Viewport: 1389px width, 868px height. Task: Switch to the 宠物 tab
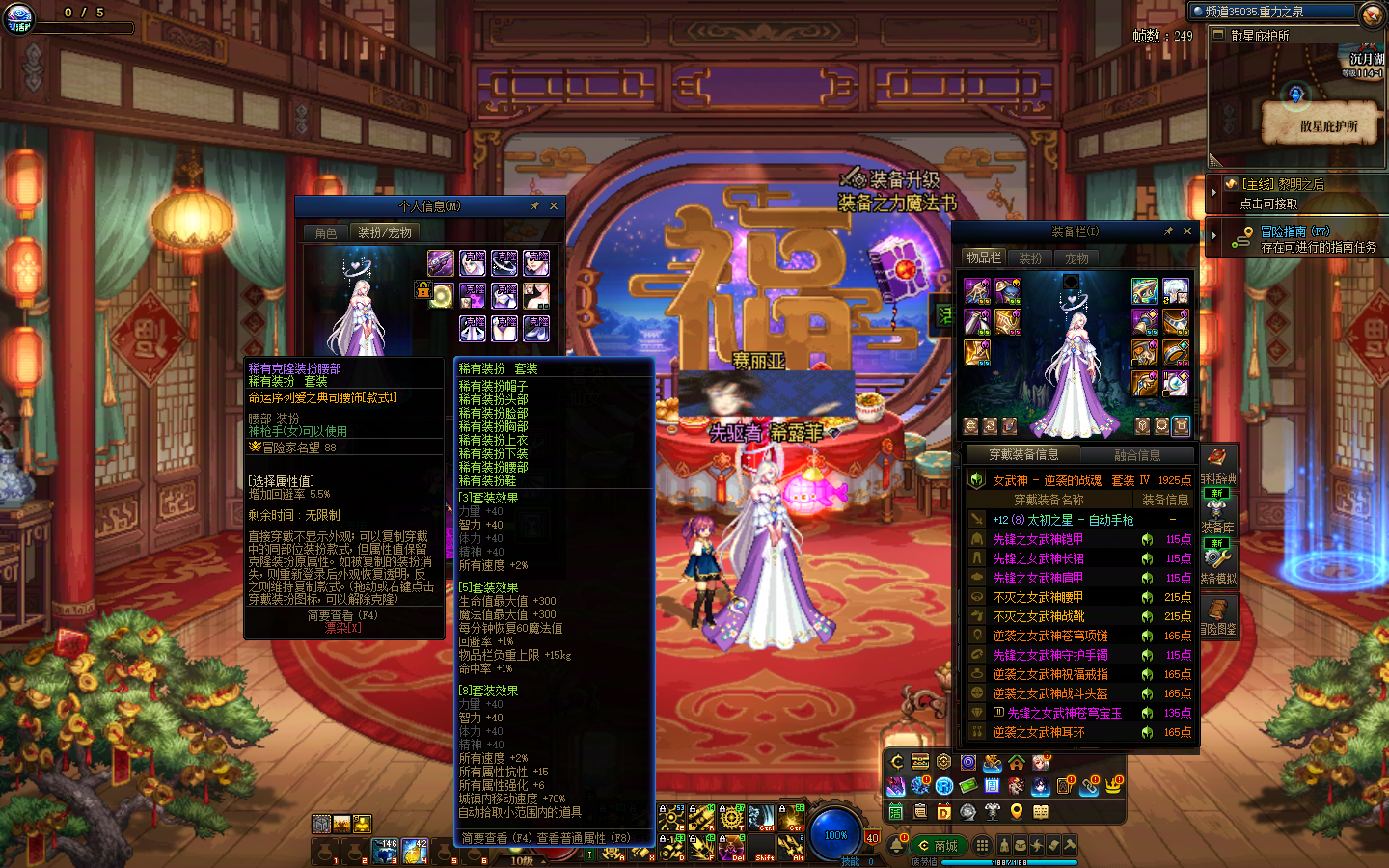1076,258
